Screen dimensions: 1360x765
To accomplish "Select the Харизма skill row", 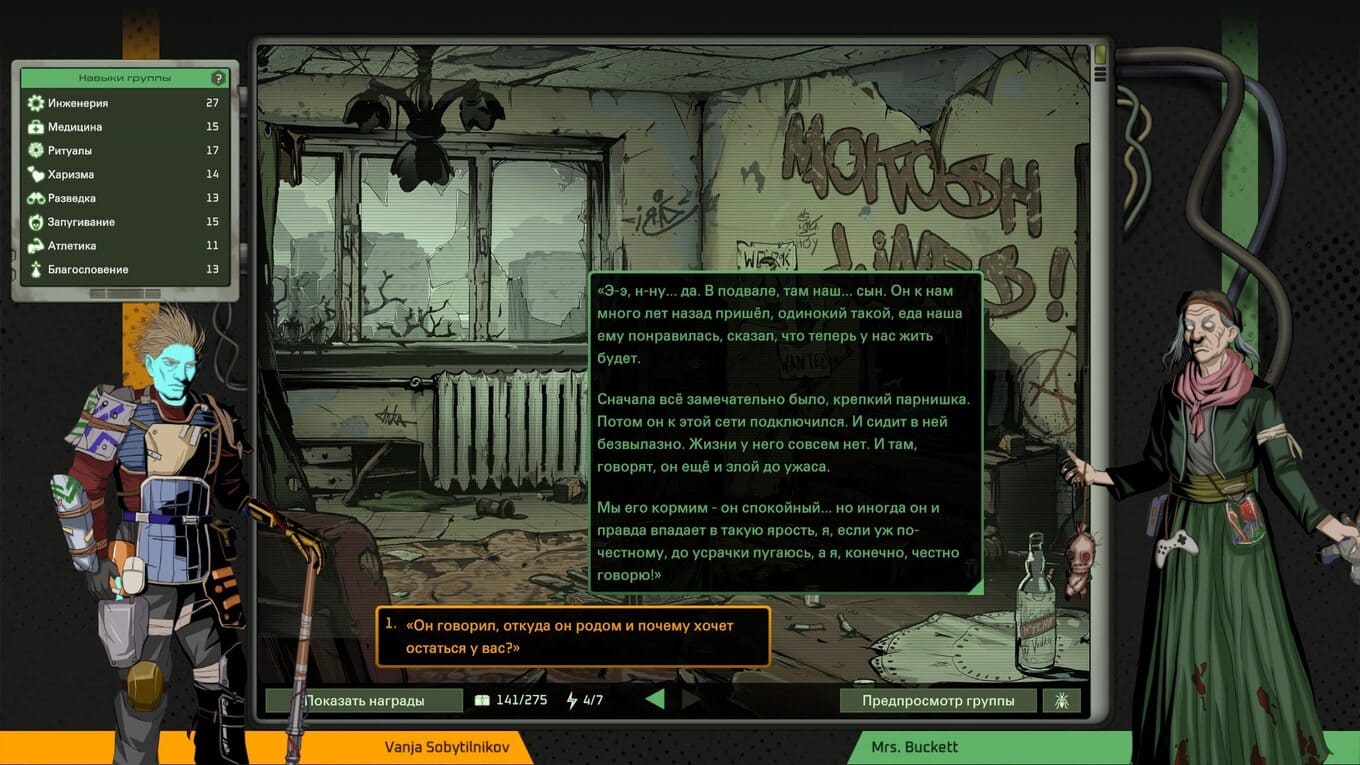I will tap(125, 174).
